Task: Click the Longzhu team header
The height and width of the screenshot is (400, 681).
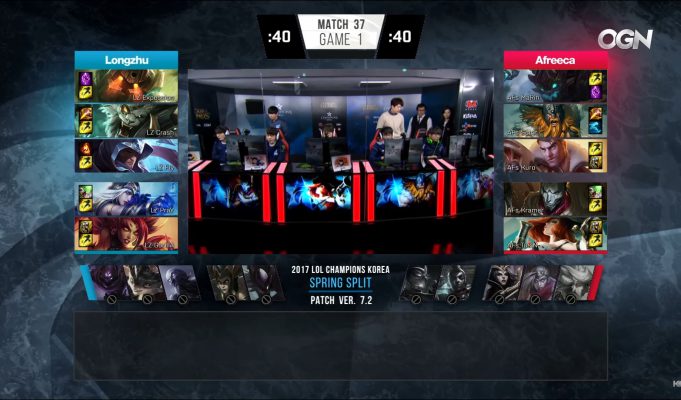Action: [126, 59]
